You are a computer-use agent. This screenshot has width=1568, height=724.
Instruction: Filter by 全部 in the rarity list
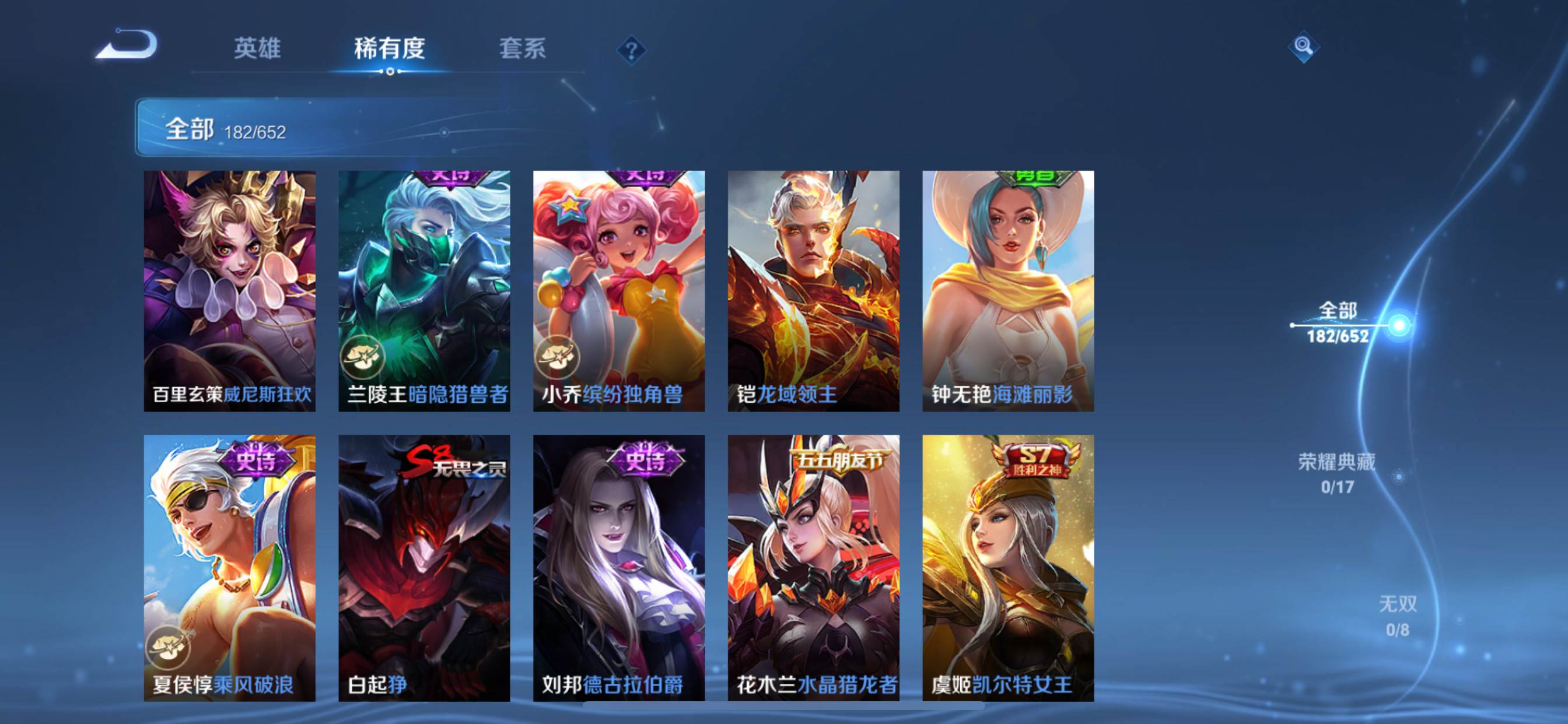(1338, 322)
